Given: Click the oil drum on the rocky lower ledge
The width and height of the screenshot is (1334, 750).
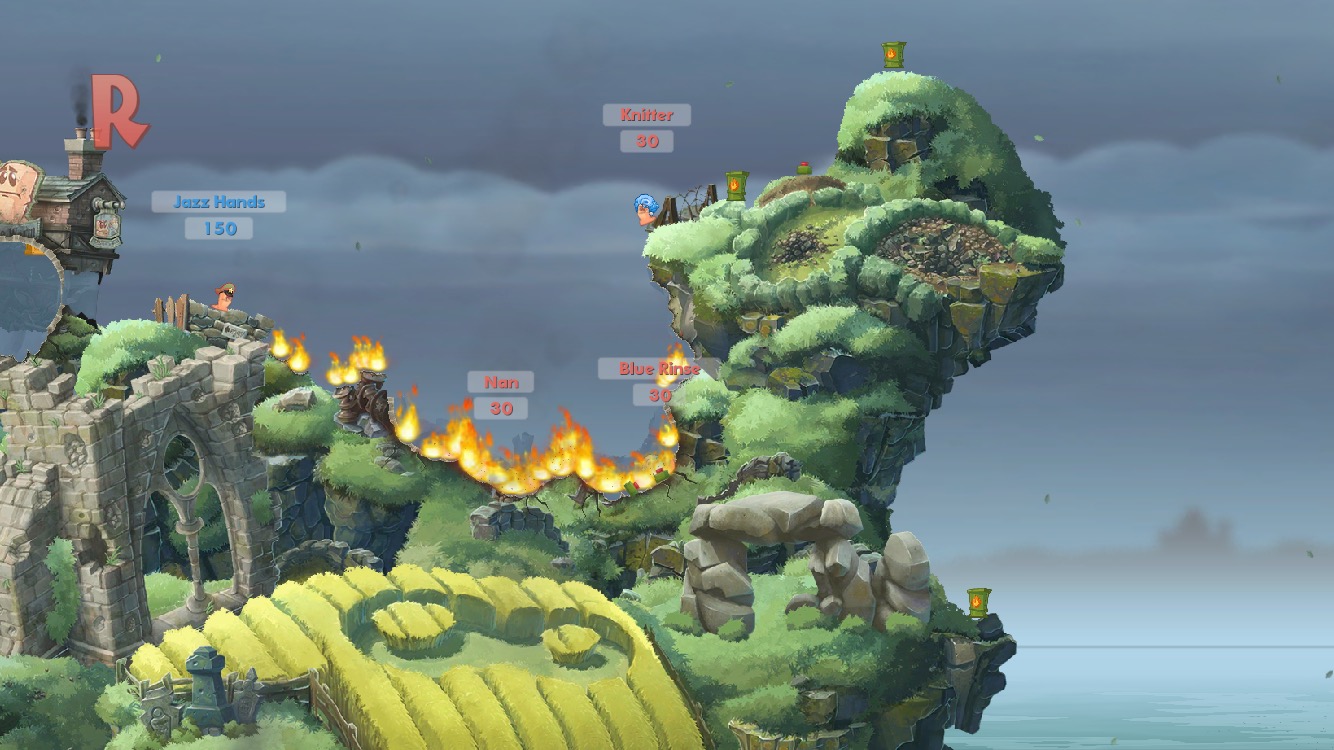Looking at the screenshot, I should point(977,602).
